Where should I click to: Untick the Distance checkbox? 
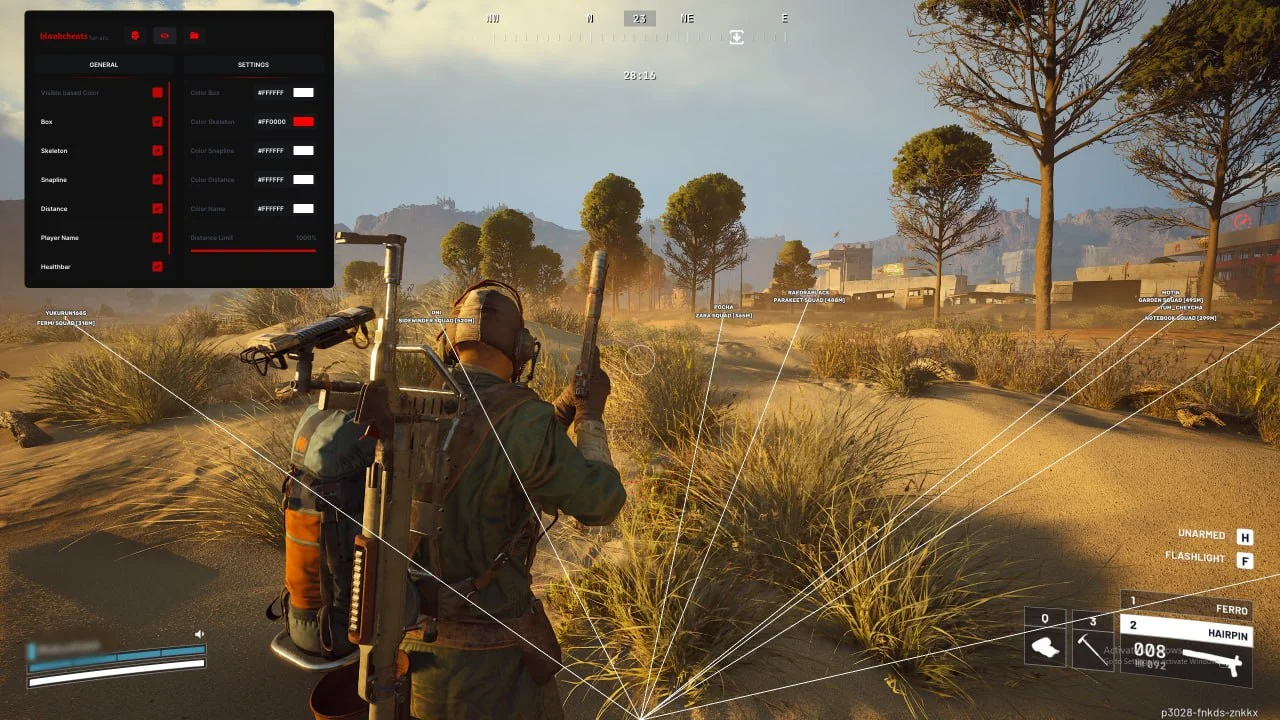(x=157, y=209)
